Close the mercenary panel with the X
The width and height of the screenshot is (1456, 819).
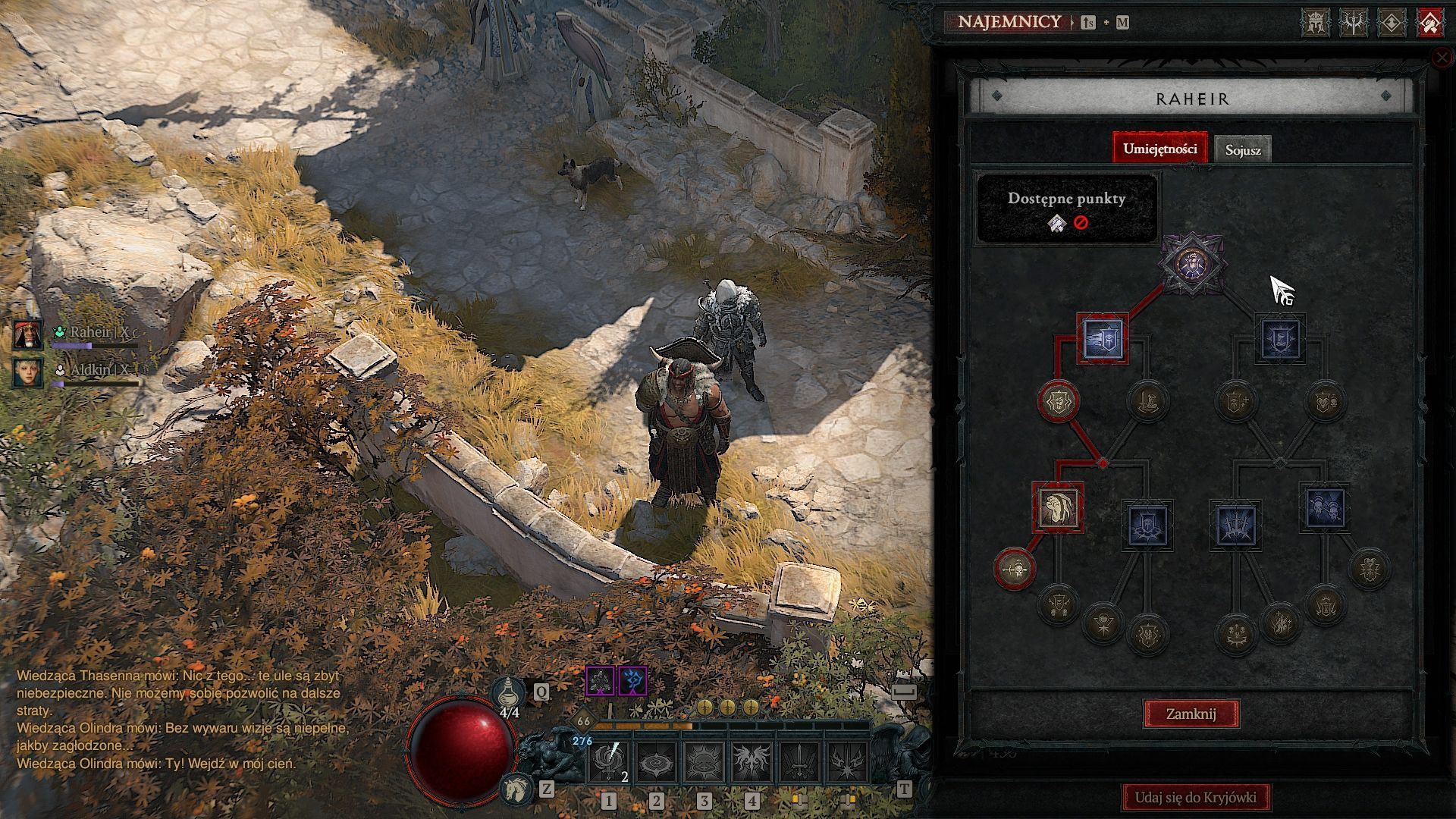tap(1442, 58)
